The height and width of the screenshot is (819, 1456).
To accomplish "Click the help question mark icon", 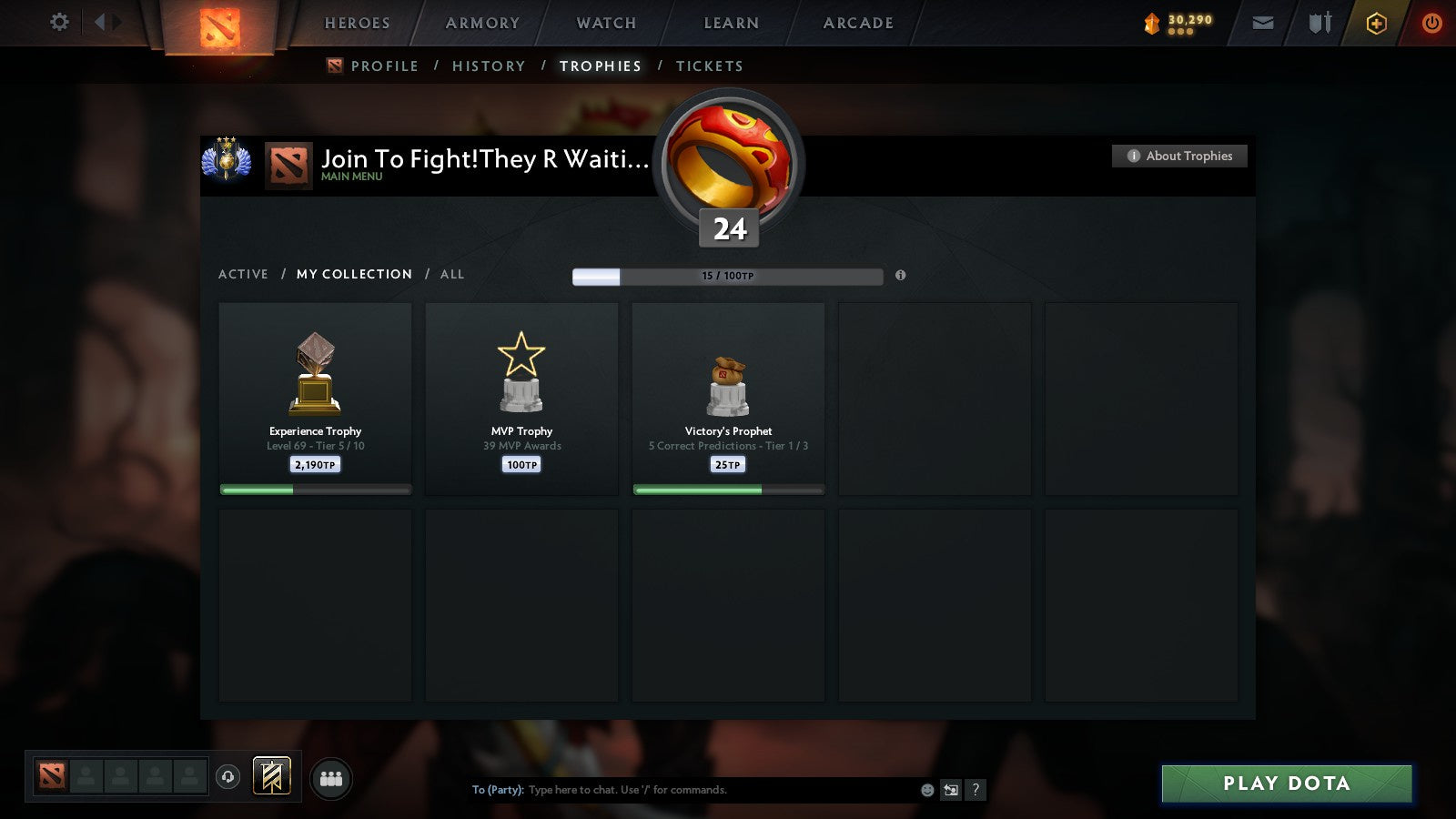I will click(x=976, y=790).
